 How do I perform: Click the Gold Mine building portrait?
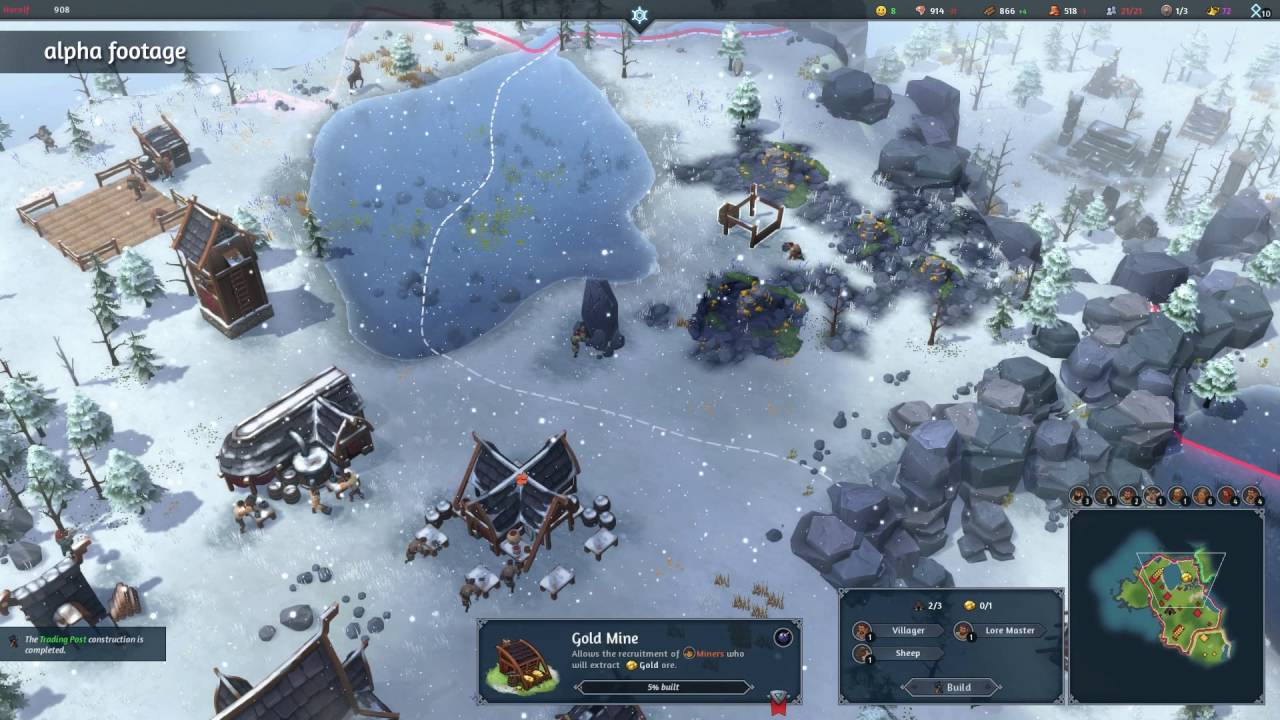click(x=522, y=662)
